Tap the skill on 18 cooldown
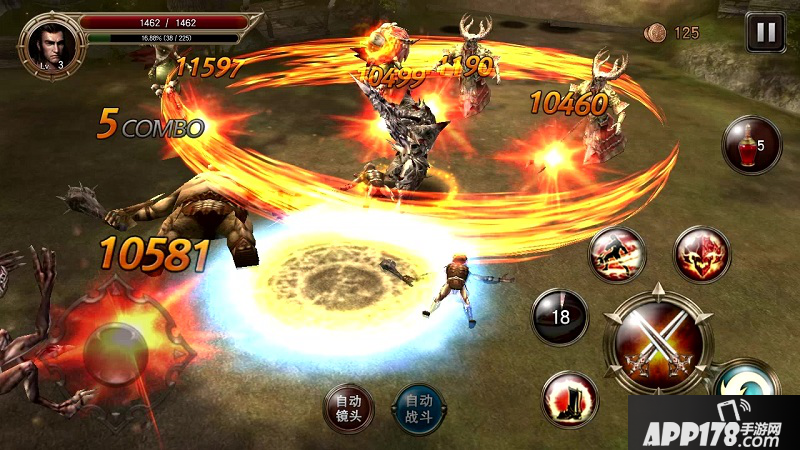The image size is (800, 450). pos(559,317)
